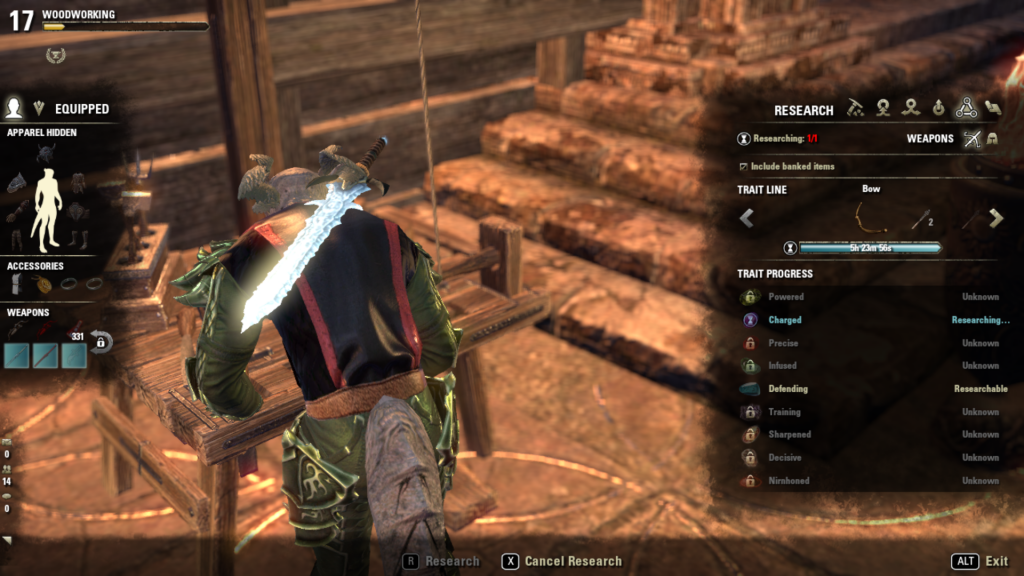
Task: Switch to the armor helmet research filter
Action: tap(993, 139)
